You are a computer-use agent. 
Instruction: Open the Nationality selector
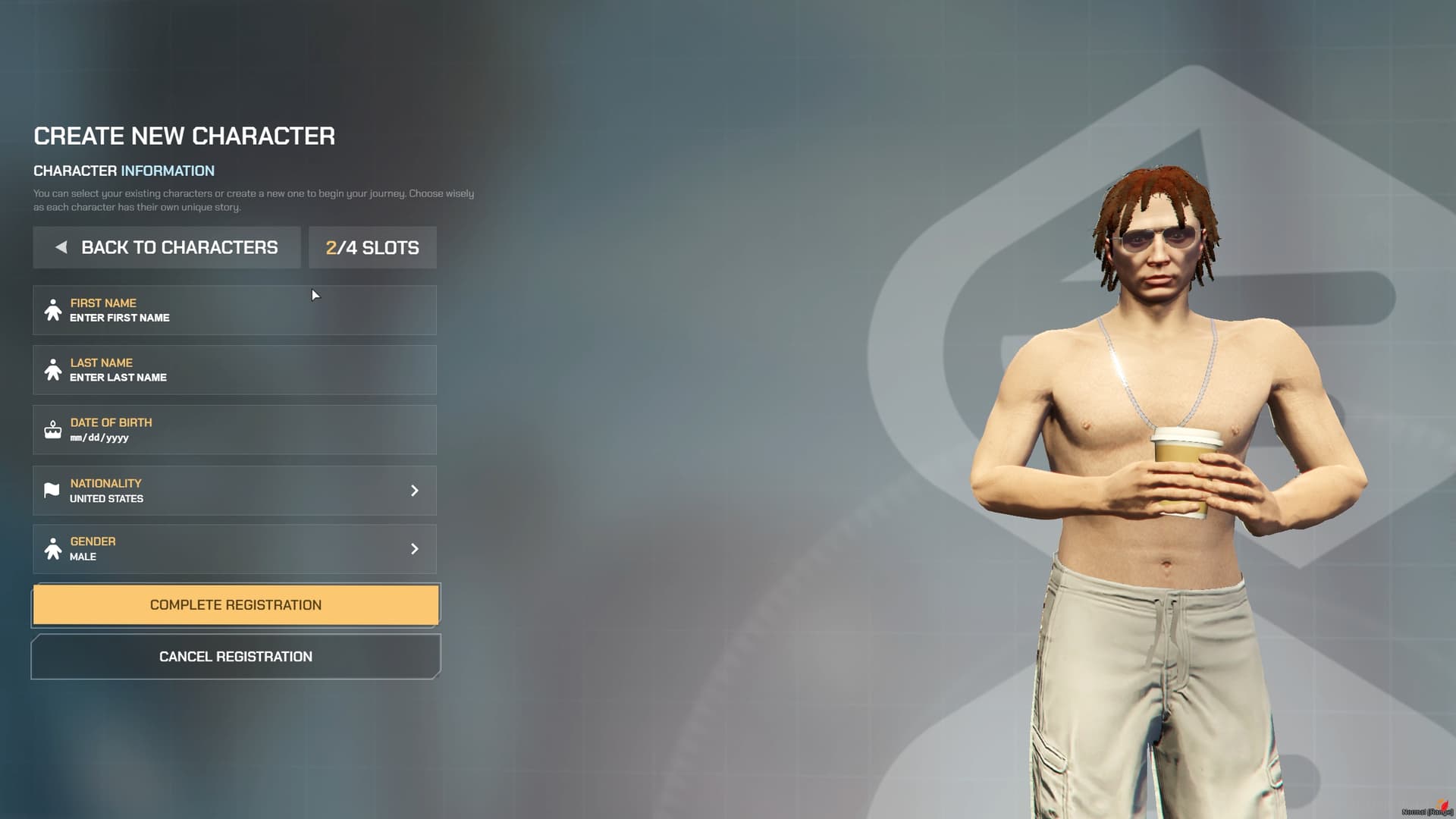coord(235,491)
